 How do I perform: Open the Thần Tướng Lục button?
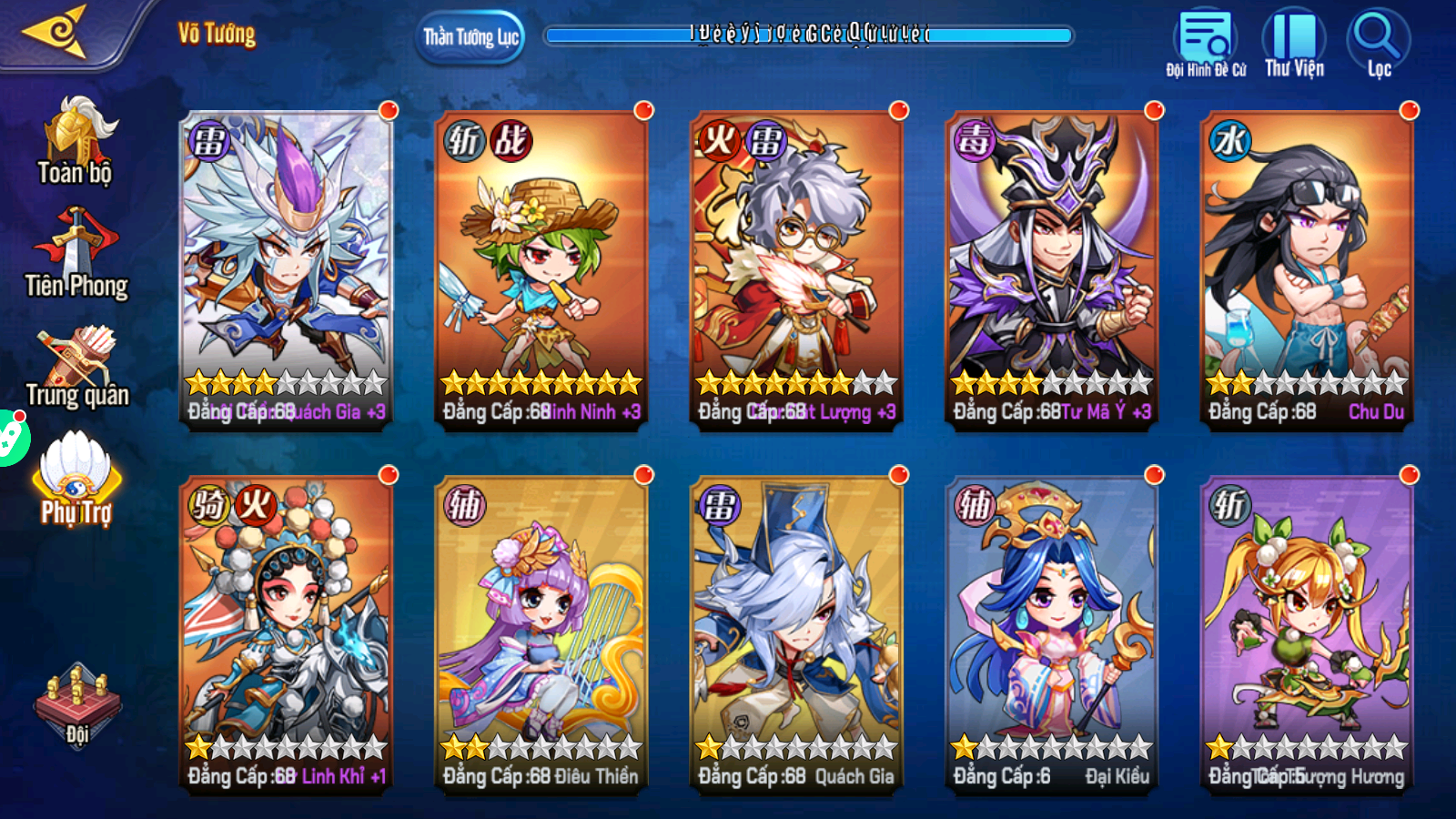coord(470,37)
